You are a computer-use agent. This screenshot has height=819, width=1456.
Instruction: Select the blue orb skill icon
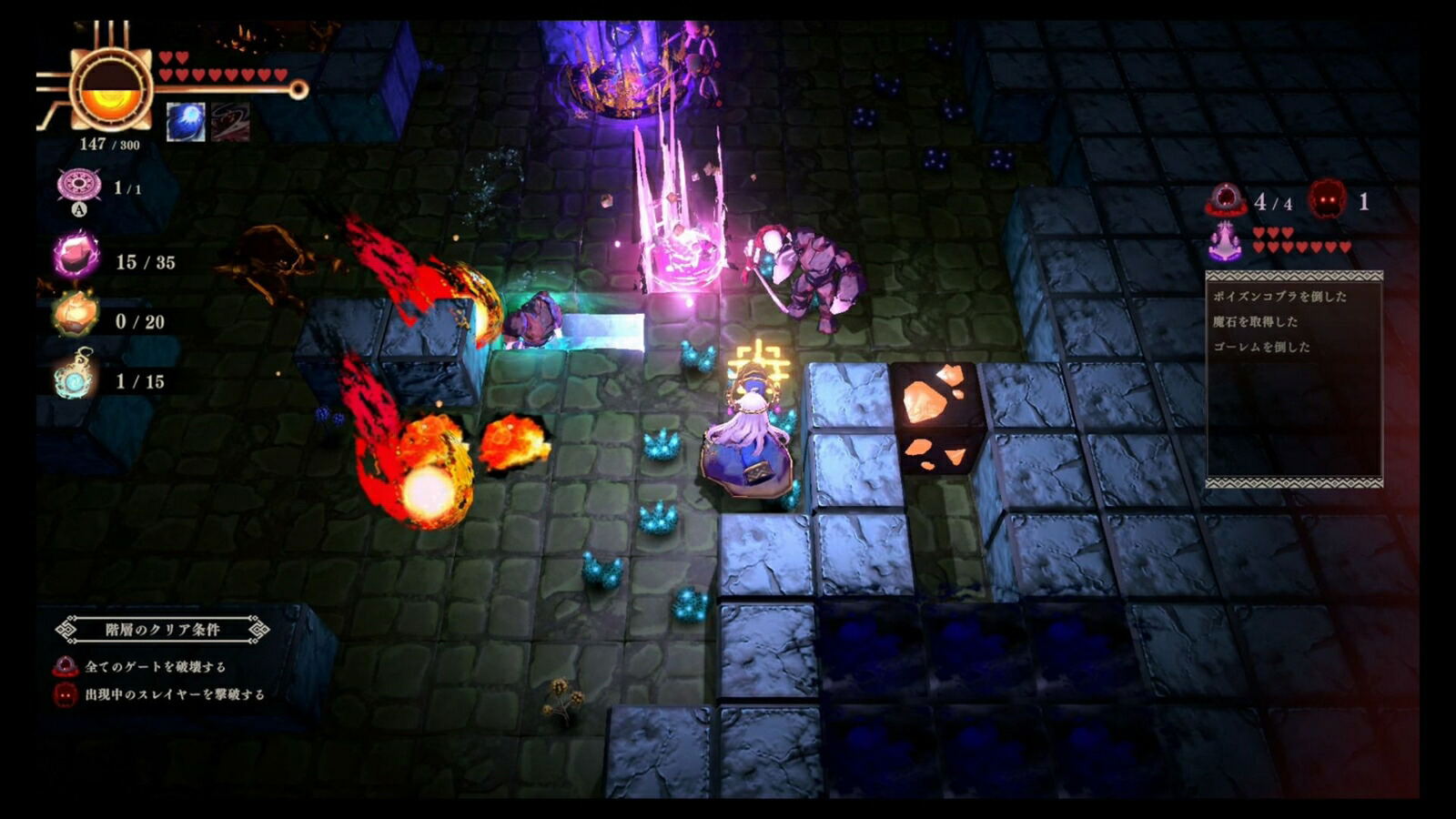click(x=186, y=122)
